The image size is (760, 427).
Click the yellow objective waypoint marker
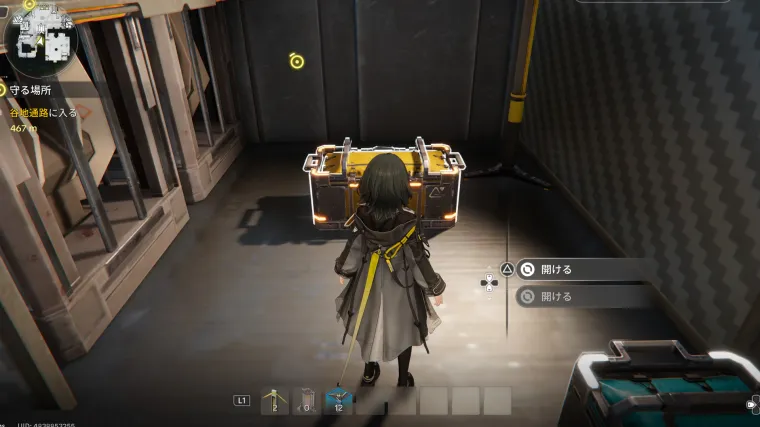click(296, 61)
